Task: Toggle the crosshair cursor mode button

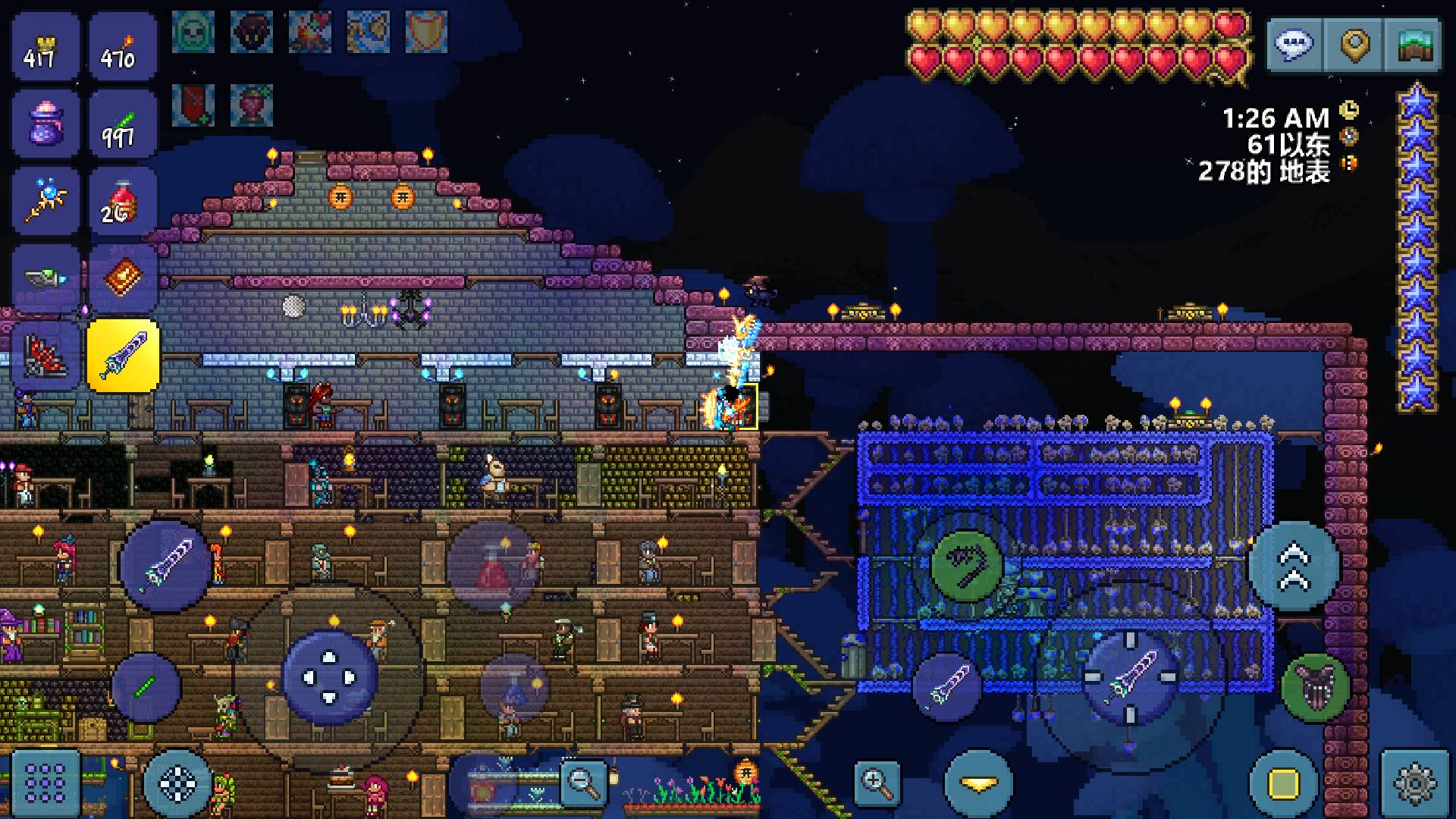Action: point(177,784)
